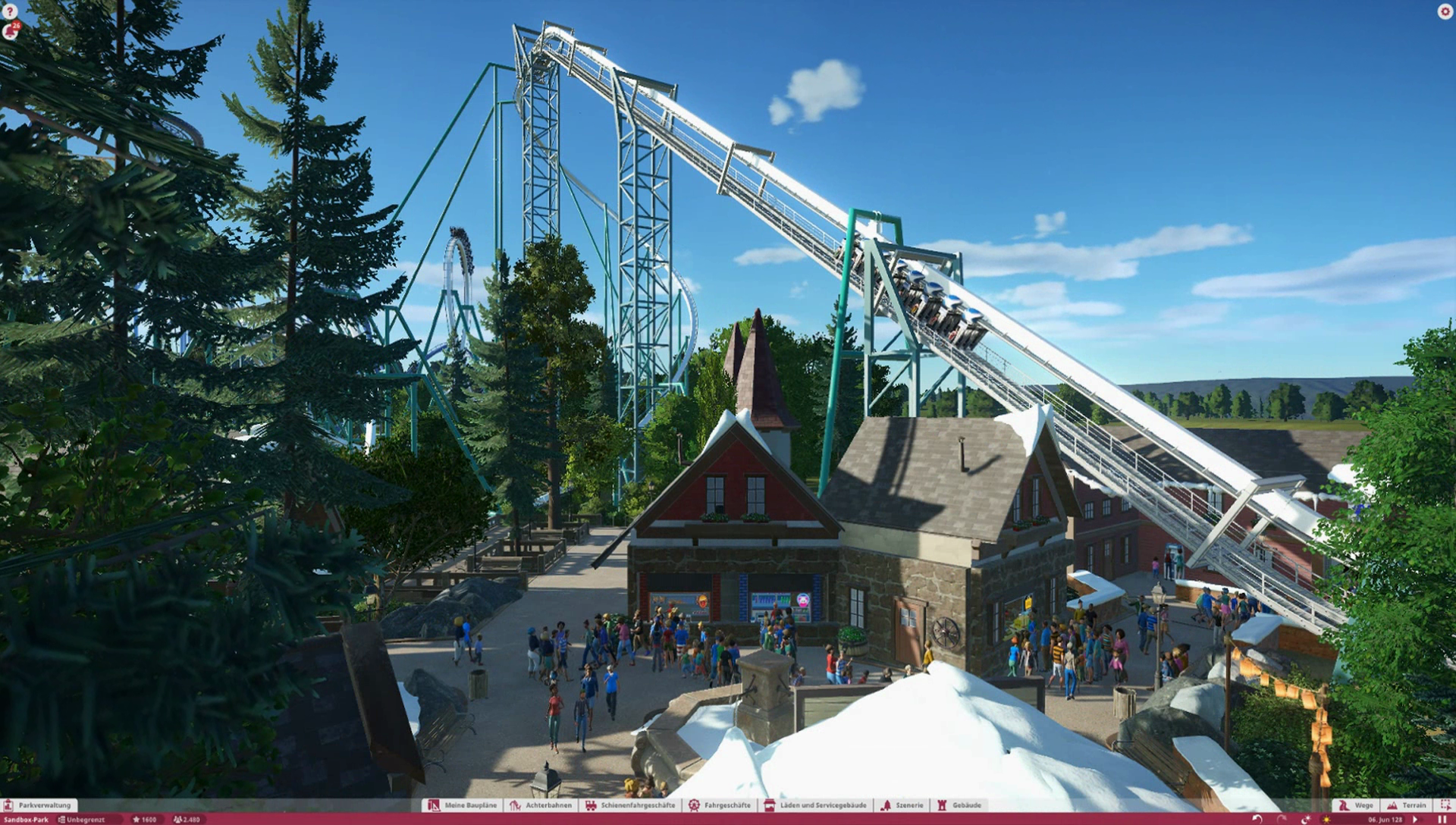This screenshot has height=825, width=1456.
Task: Pause the game simulation
Action: [1442, 820]
